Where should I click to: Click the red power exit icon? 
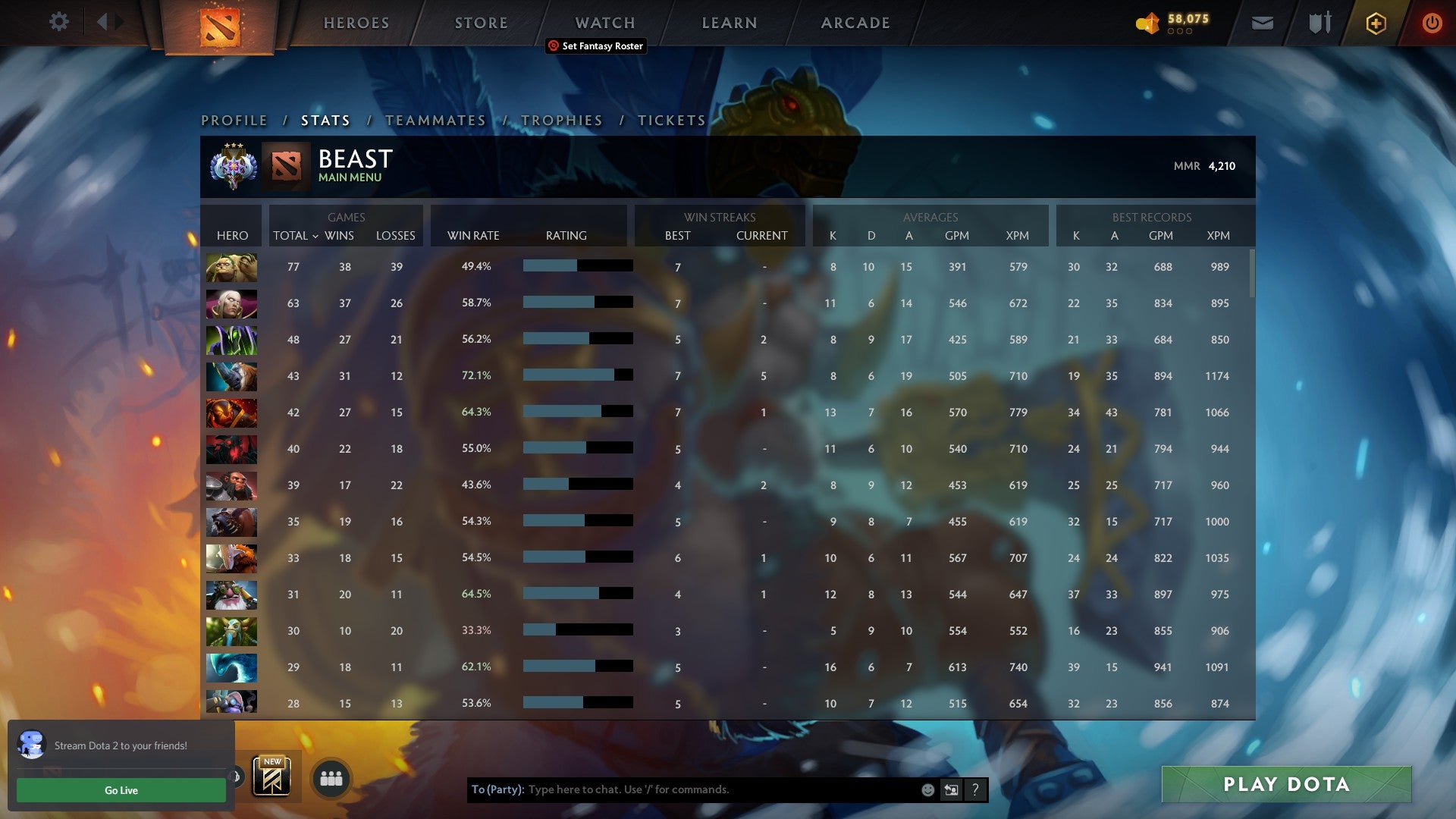pos(1432,22)
